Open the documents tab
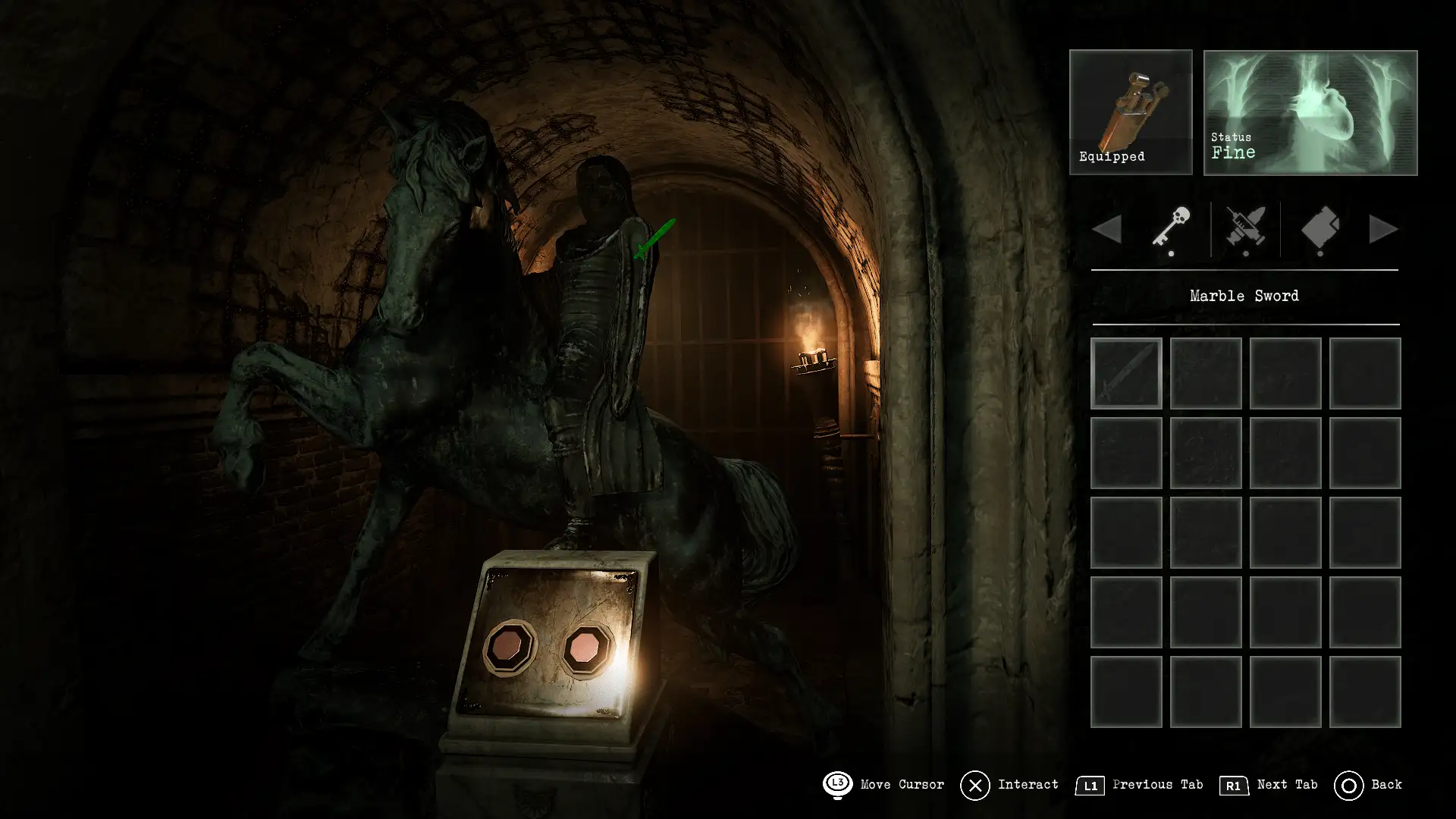 tap(1319, 227)
